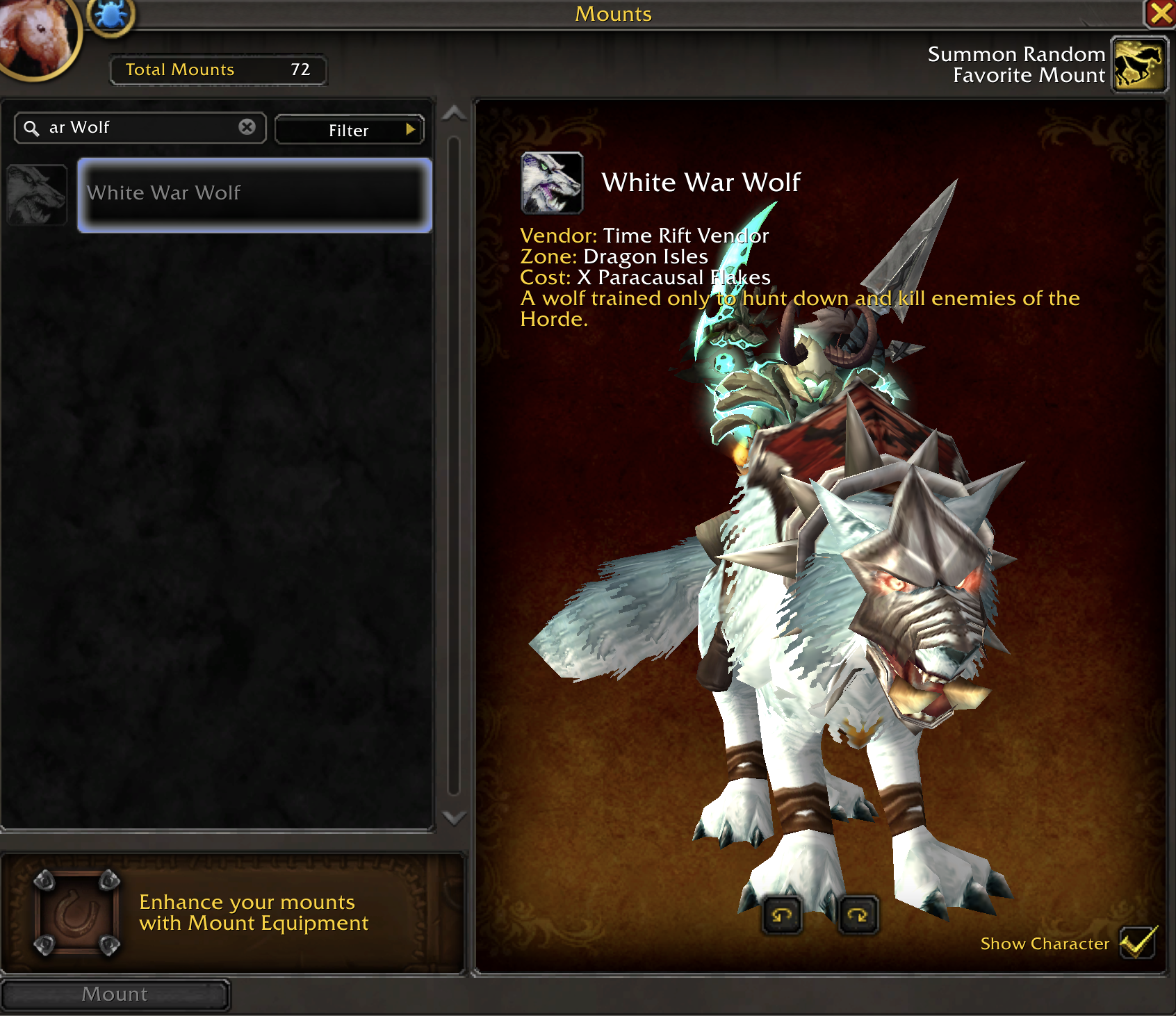1176x1016 pixels.
Task: Click the Mount button
Action: coord(115,994)
